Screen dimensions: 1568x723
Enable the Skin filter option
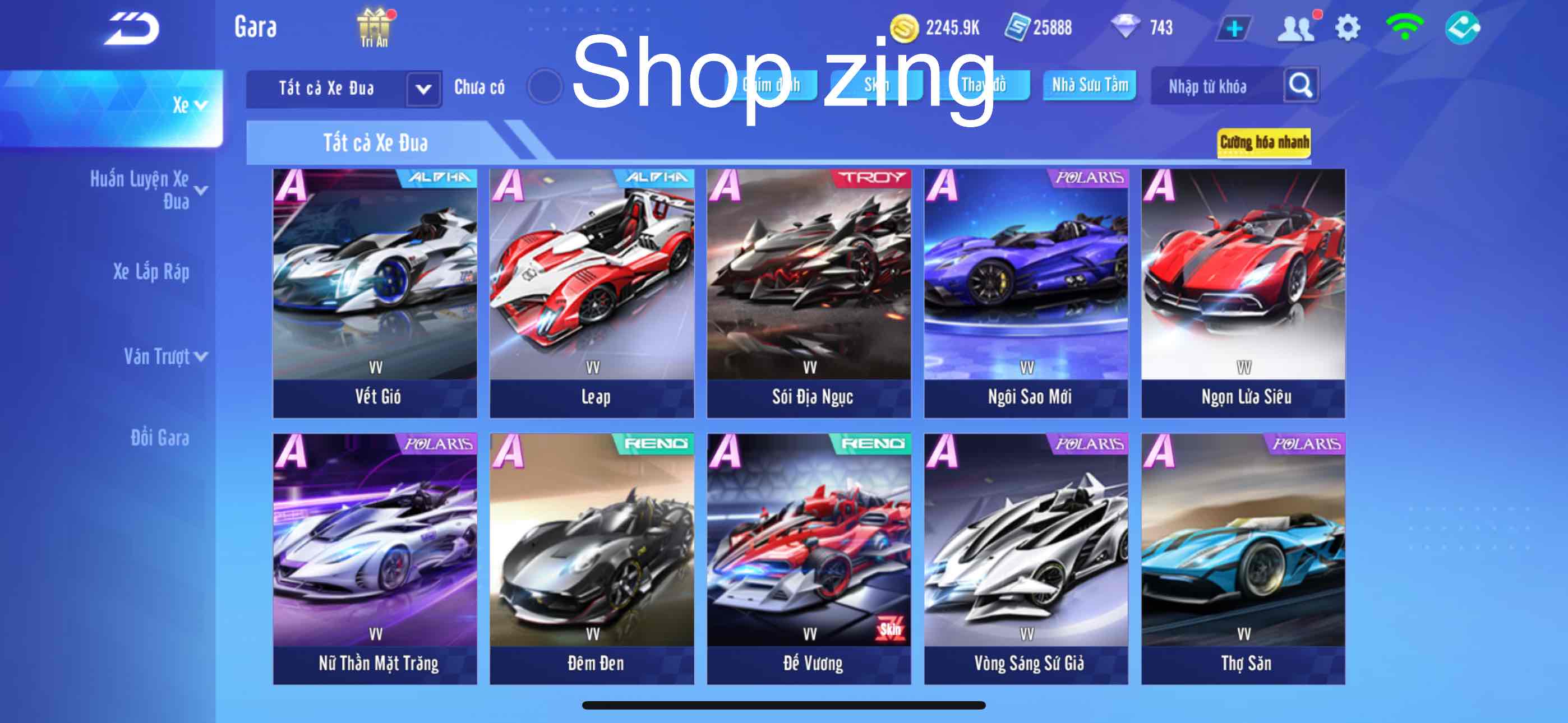tap(877, 85)
